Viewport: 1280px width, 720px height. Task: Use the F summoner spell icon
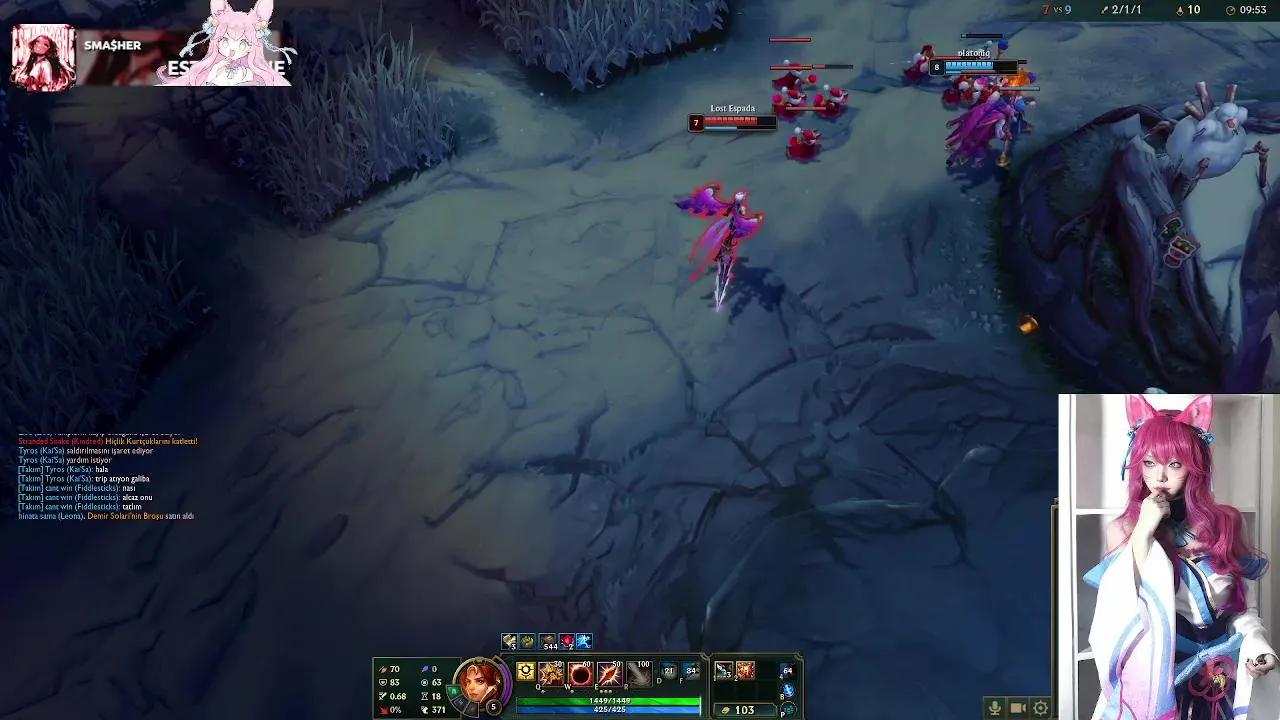[692, 671]
